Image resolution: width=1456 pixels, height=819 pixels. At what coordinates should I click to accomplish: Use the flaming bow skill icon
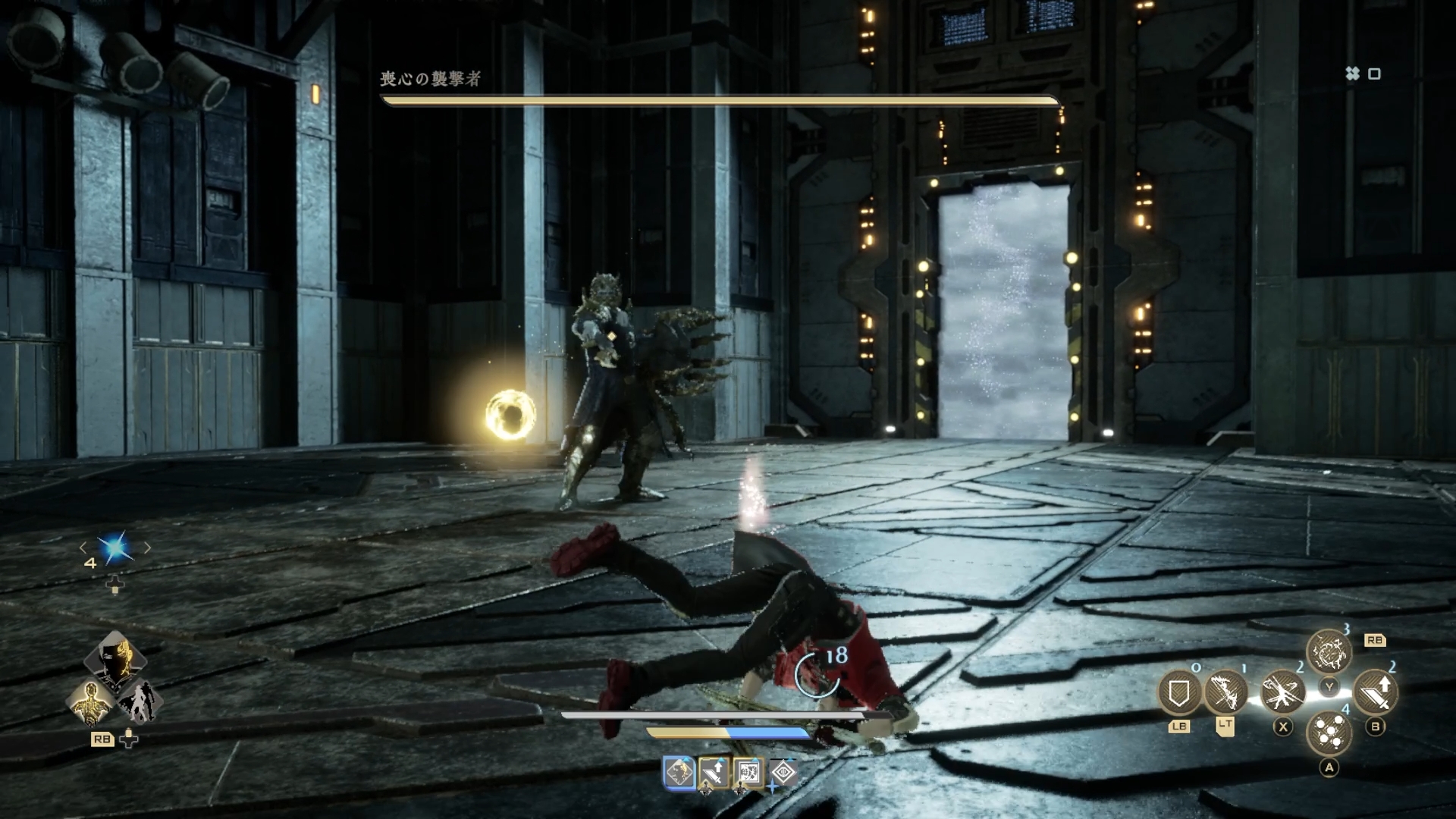click(1225, 692)
